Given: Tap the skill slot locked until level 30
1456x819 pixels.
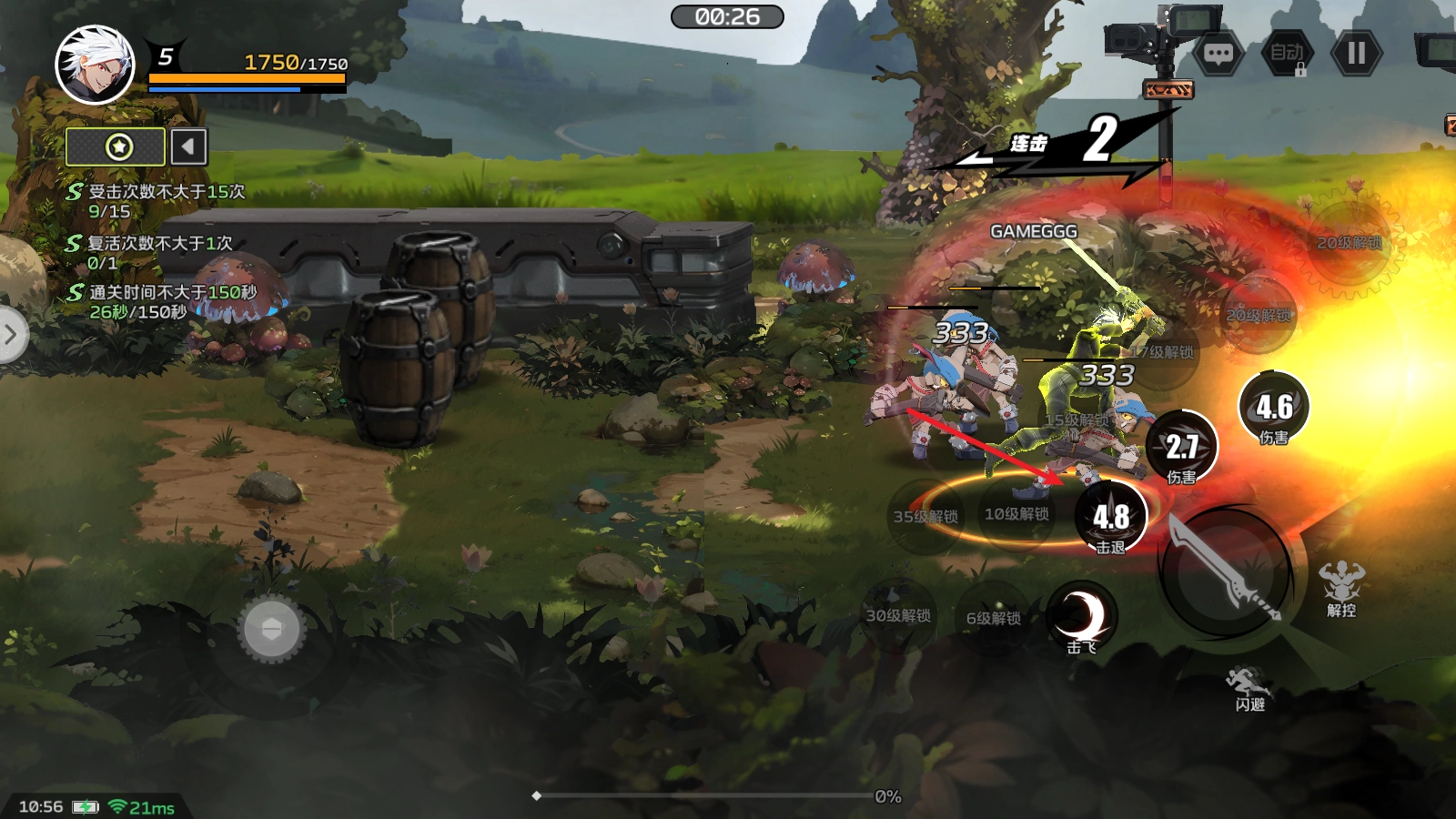Looking at the screenshot, I should [898, 616].
